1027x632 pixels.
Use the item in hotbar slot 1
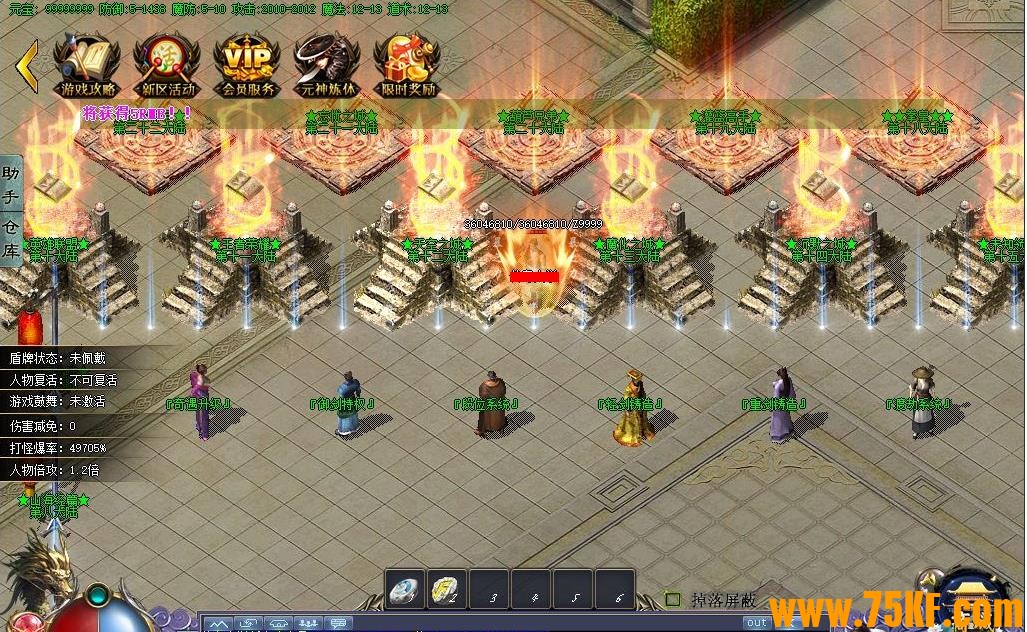[406, 591]
